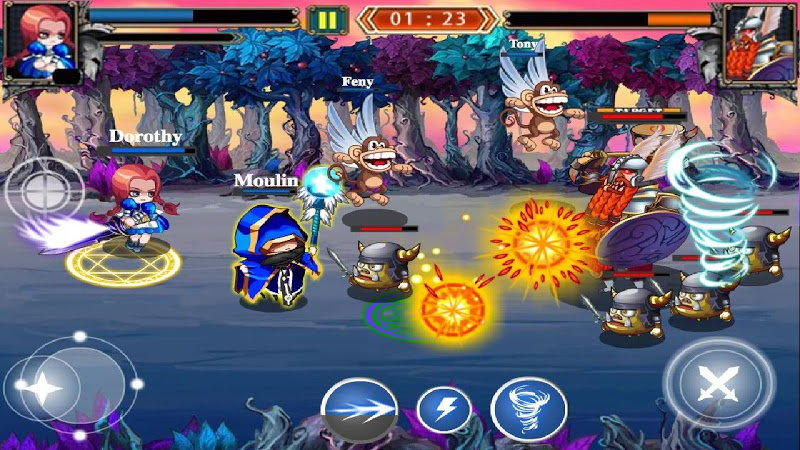Screen dimensions: 800x450
Task: Activate the dash slash skill
Action: tap(359, 409)
